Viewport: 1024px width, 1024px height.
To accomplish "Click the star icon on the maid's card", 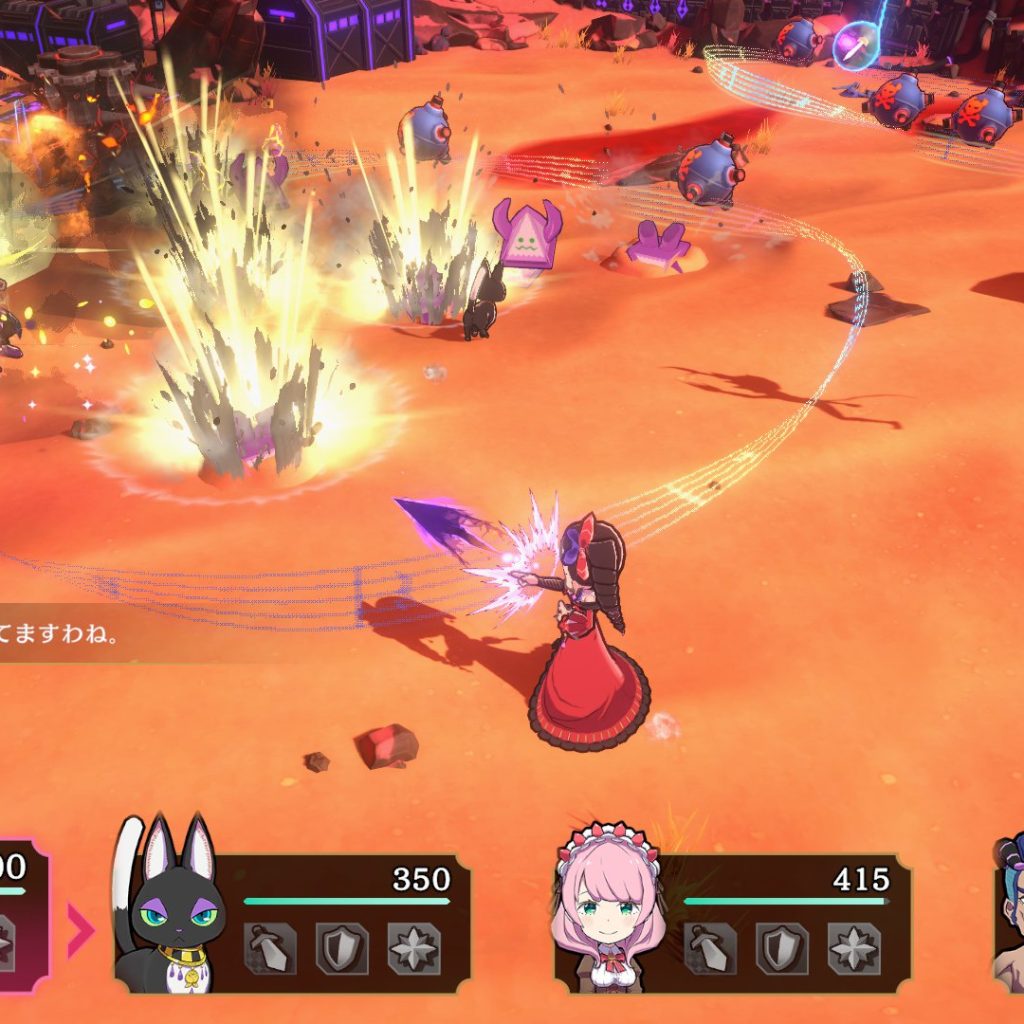I will click(x=854, y=948).
